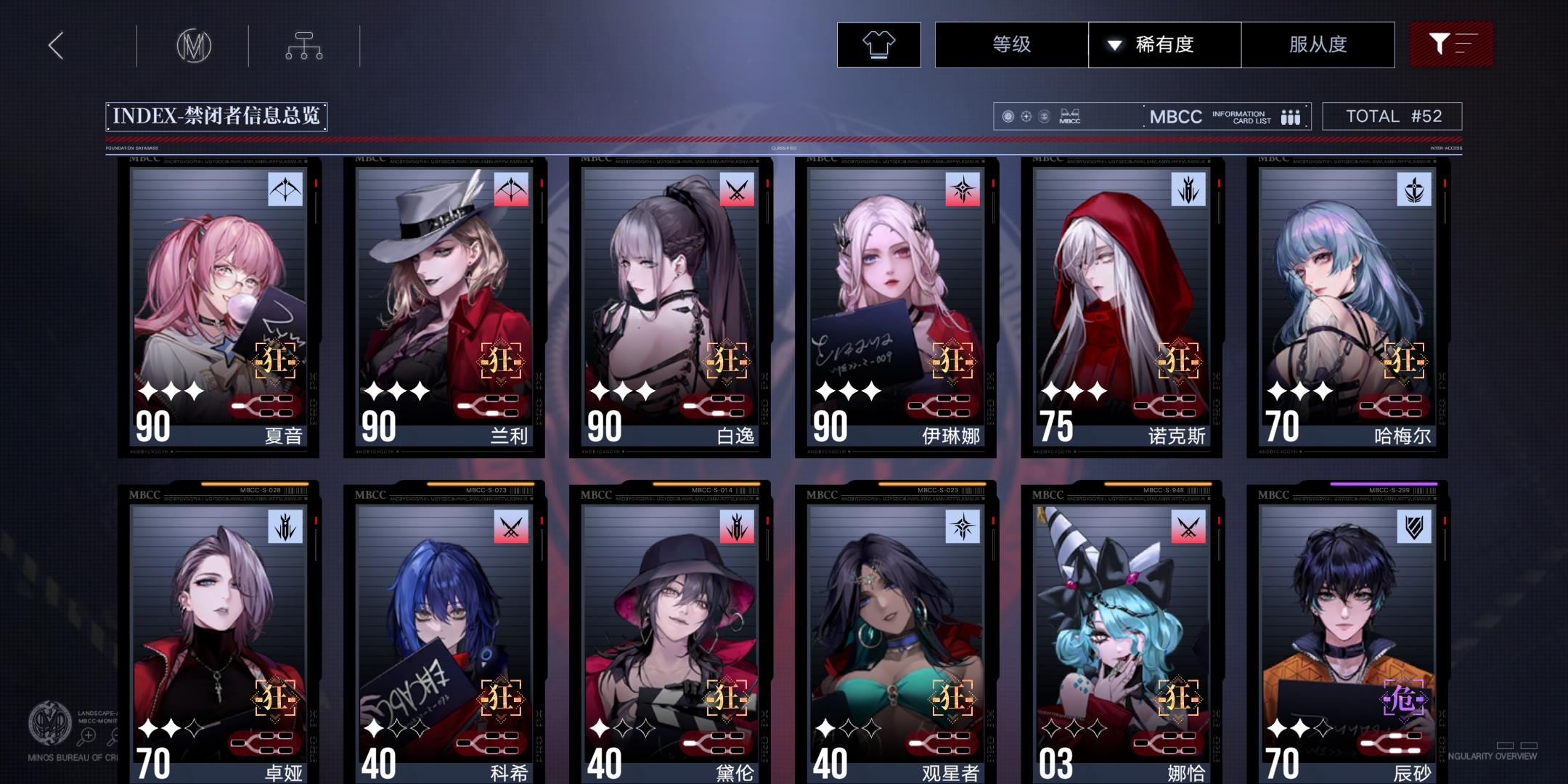Click the people icon beside INFORMATION CARD LIST

click(1290, 116)
